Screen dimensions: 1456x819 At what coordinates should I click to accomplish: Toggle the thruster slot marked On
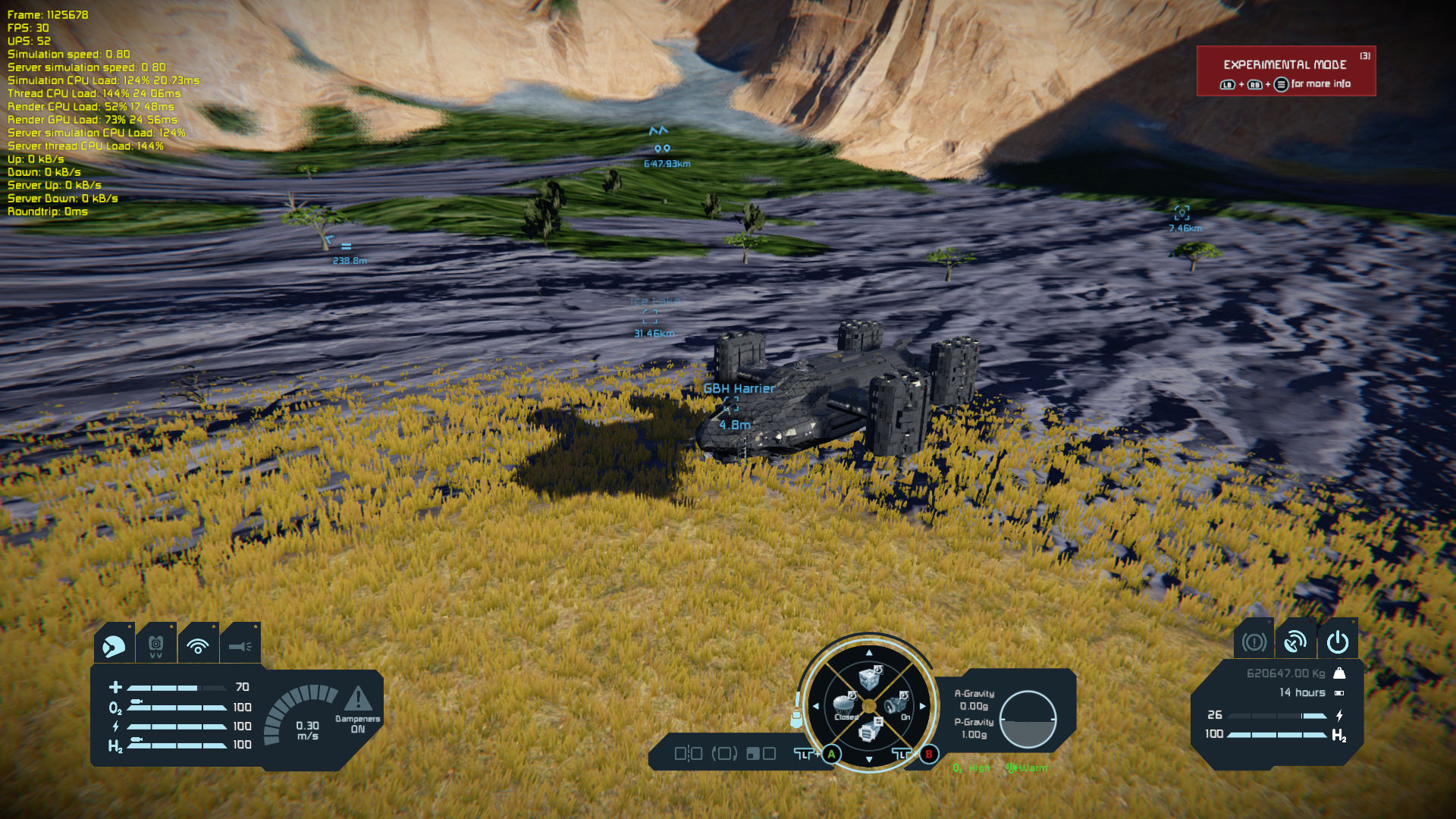[896, 704]
